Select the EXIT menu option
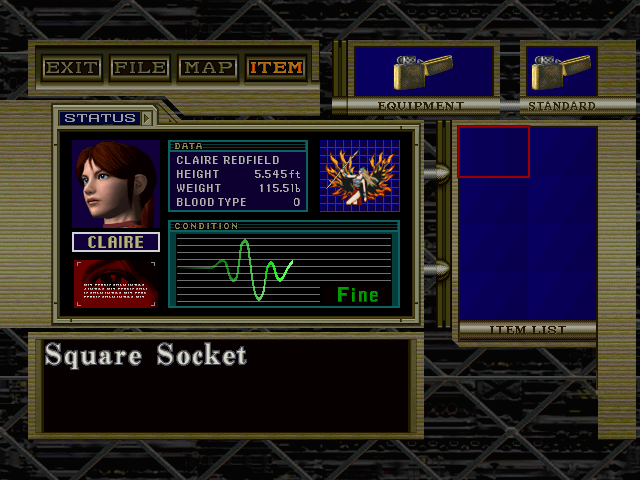 click(72, 68)
